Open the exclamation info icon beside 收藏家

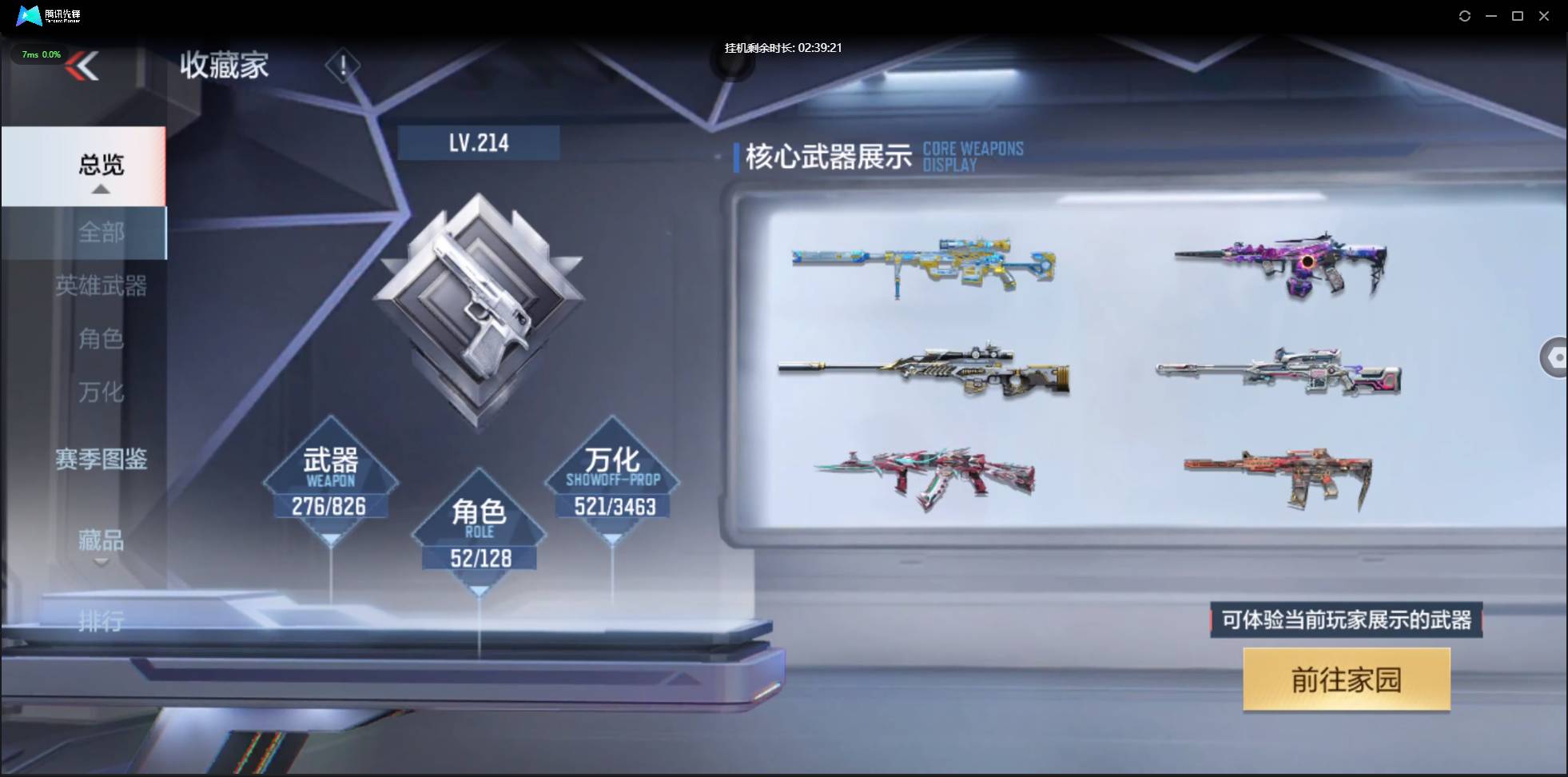(x=344, y=65)
